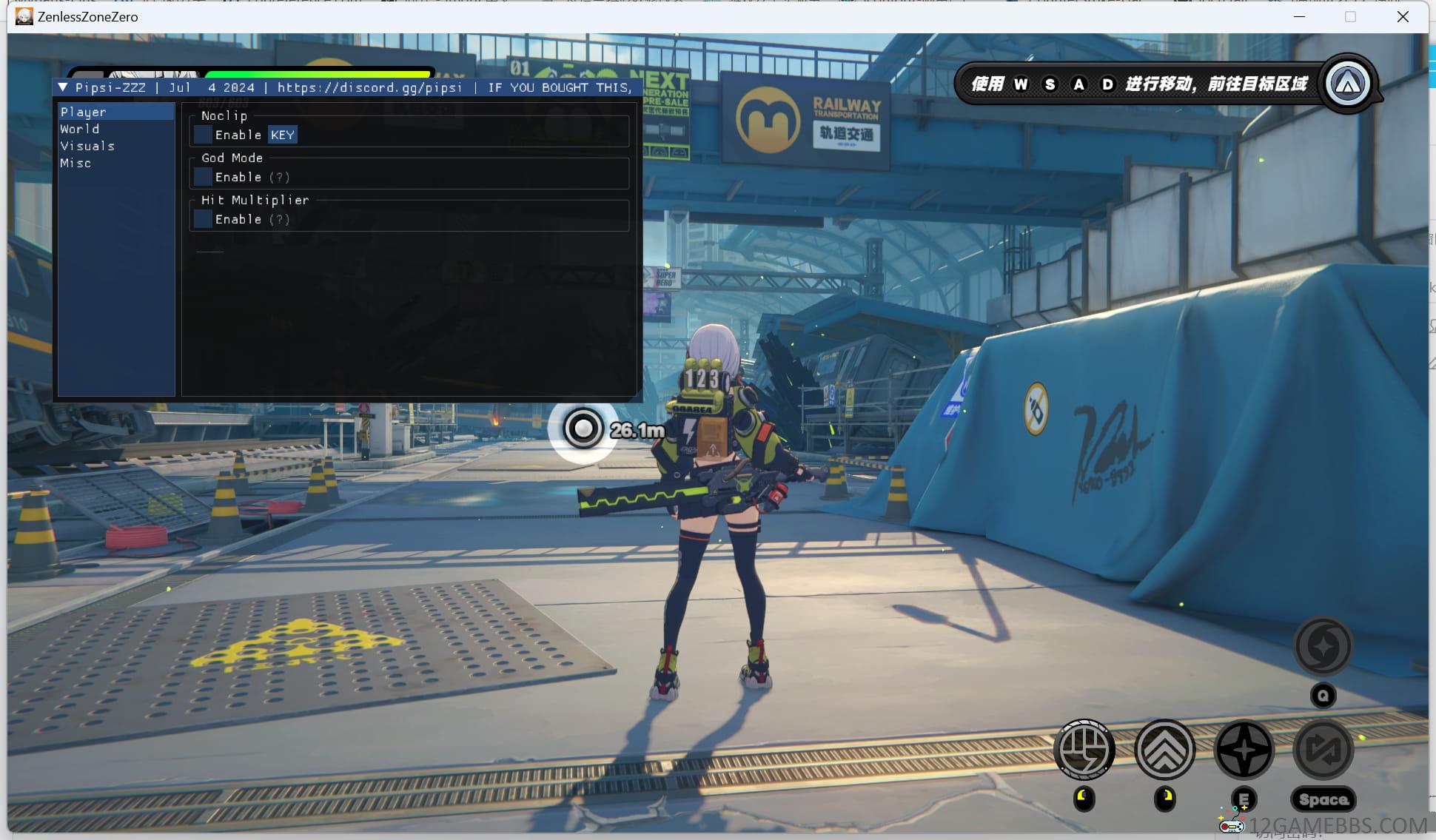Click the Noclip KEY bind button
1436x840 pixels.
[x=283, y=135]
